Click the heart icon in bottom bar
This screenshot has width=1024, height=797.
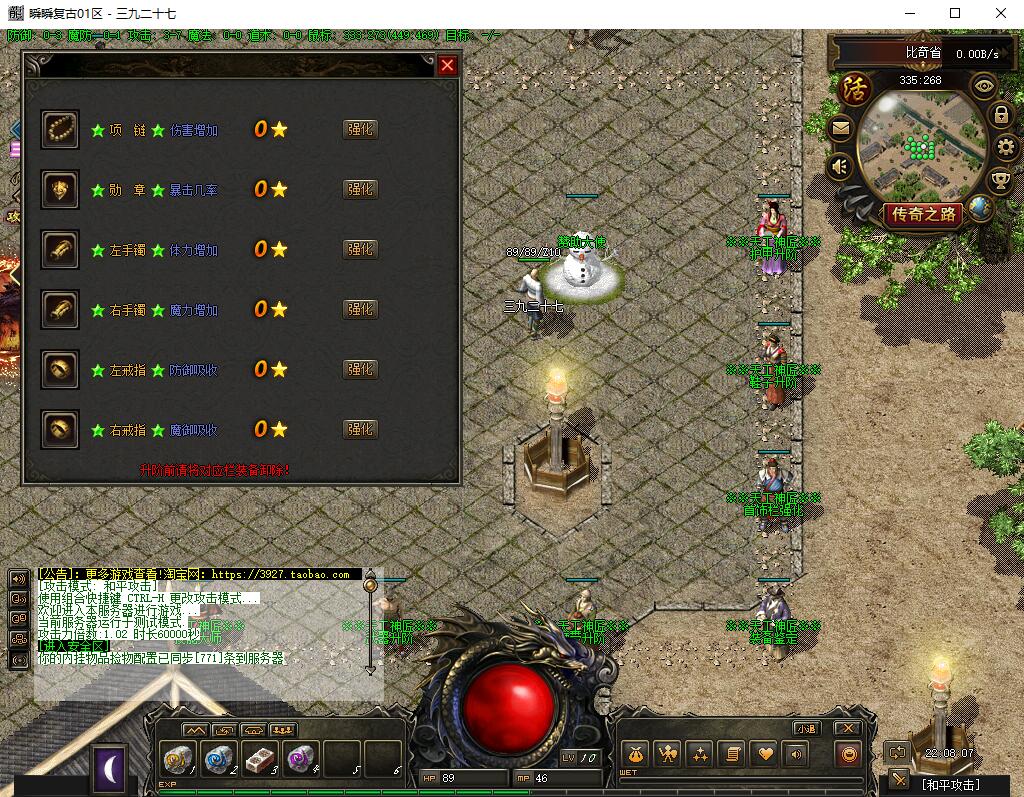765,754
